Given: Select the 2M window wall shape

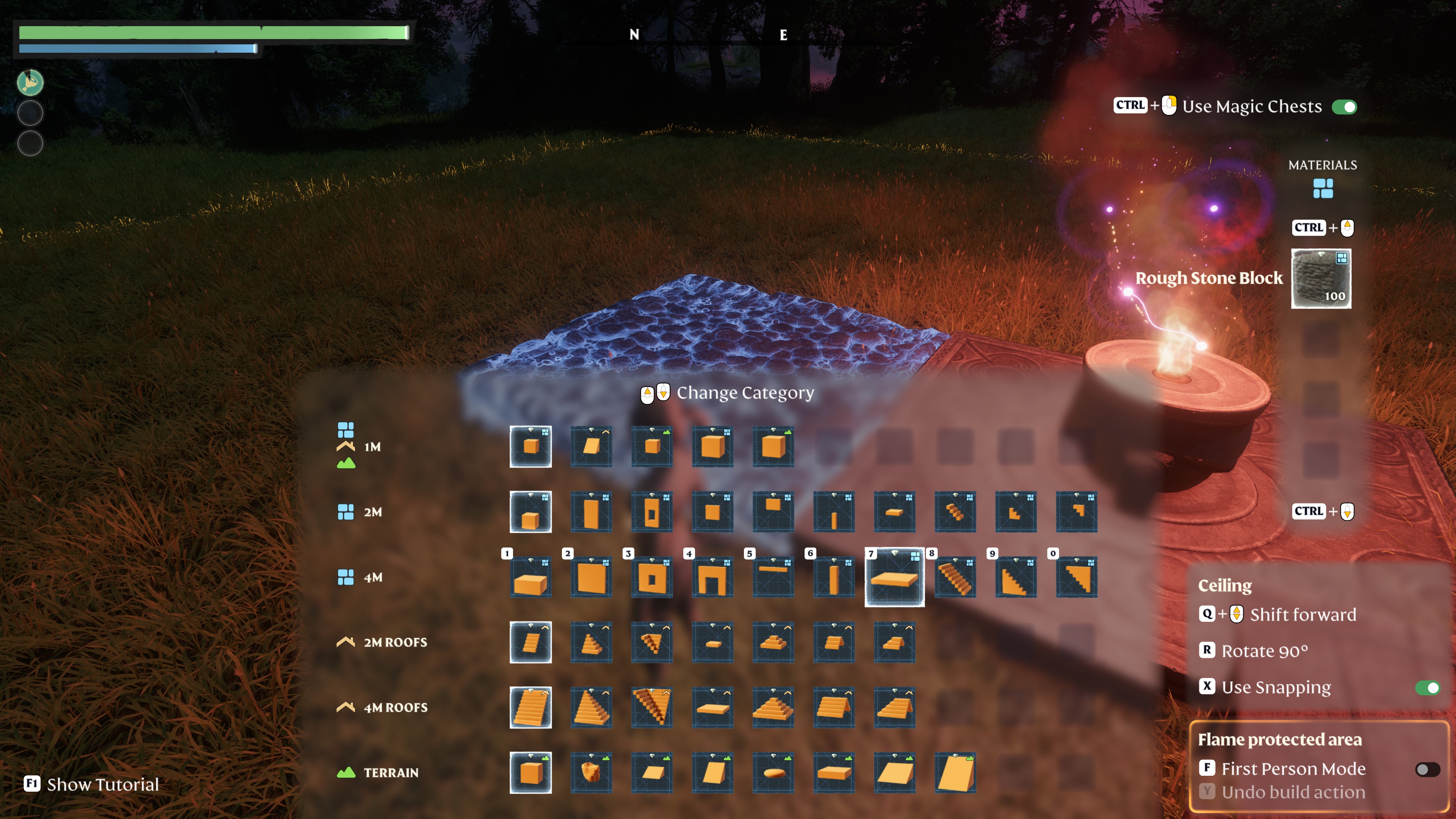Looking at the screenshot, I should coord(652,512).
